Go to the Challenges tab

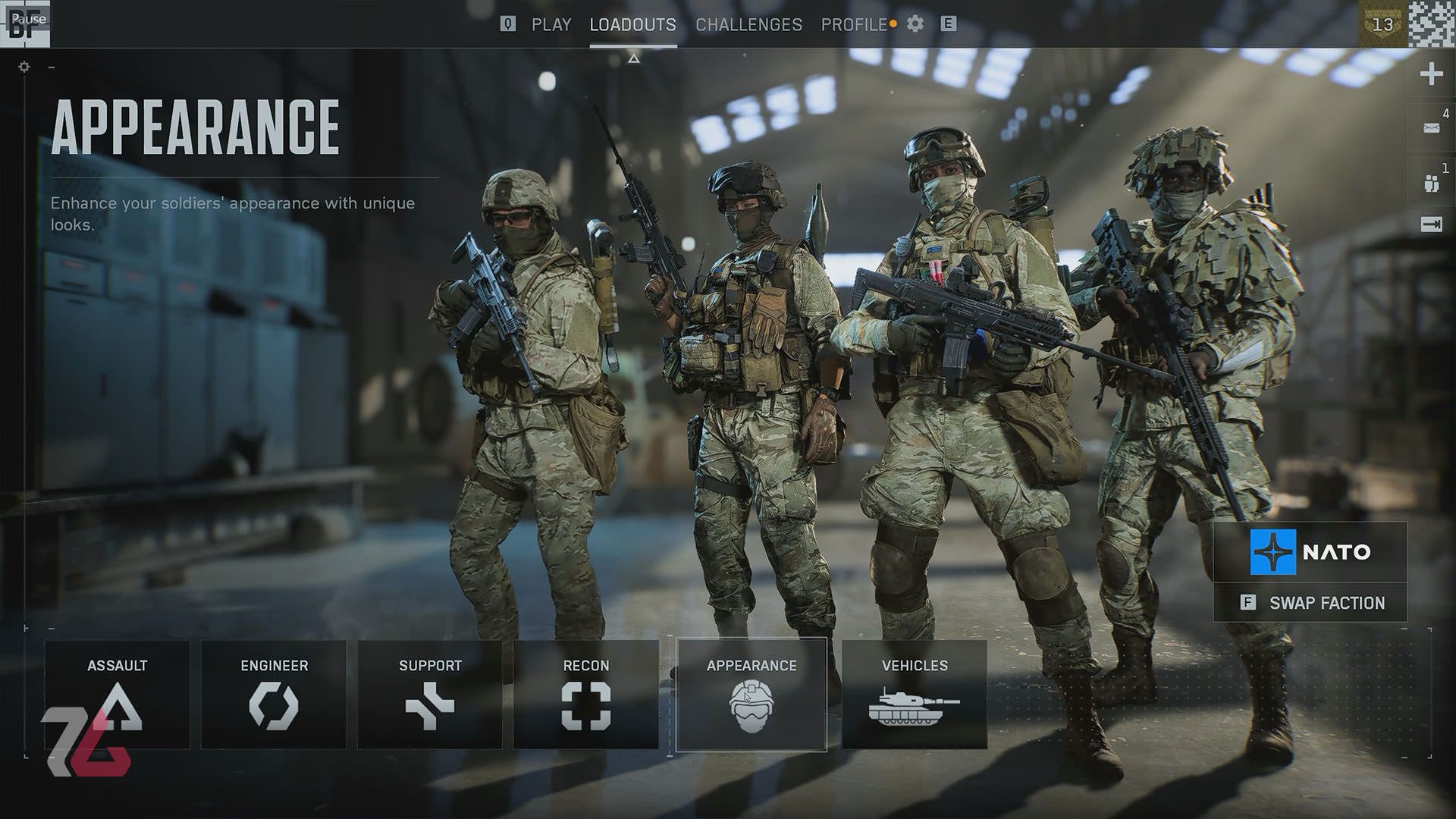[x=748, y=25]
